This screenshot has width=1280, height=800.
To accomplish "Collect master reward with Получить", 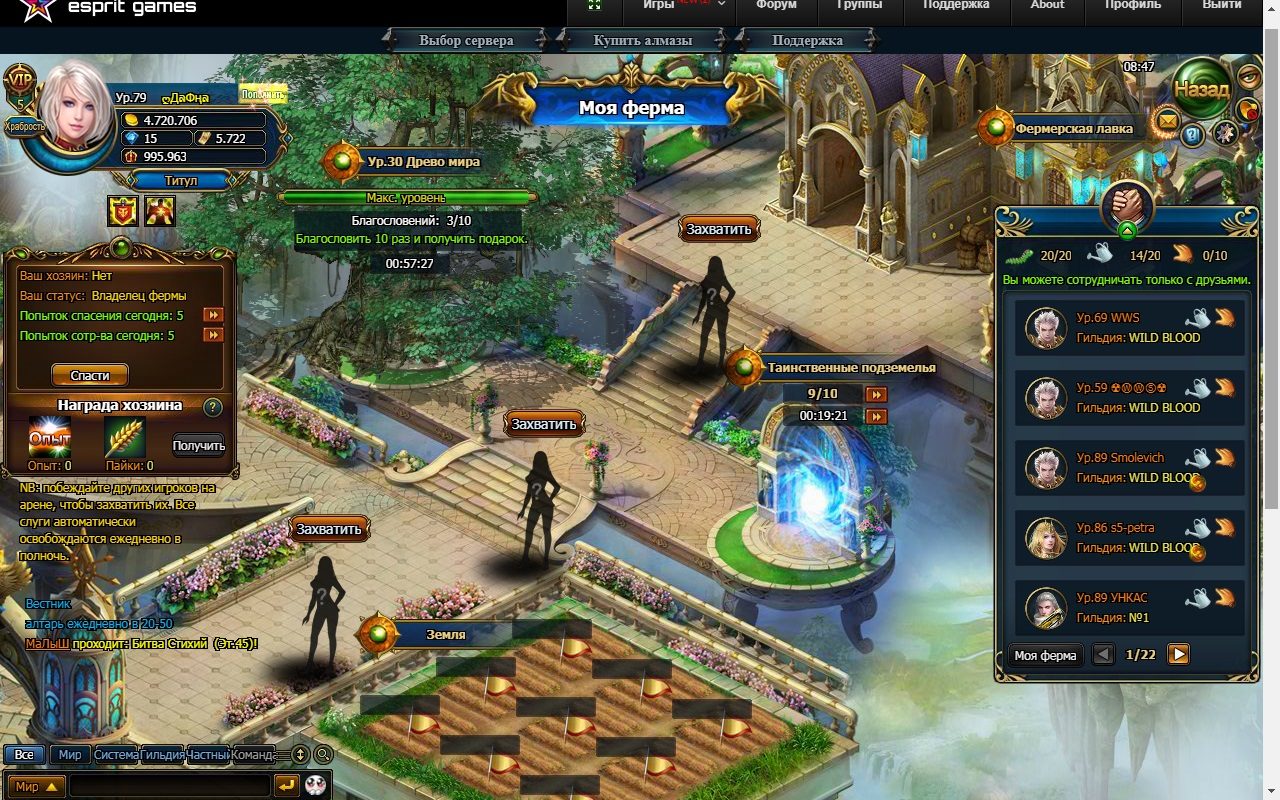I will pyautogui.click(x=198, y=446).
